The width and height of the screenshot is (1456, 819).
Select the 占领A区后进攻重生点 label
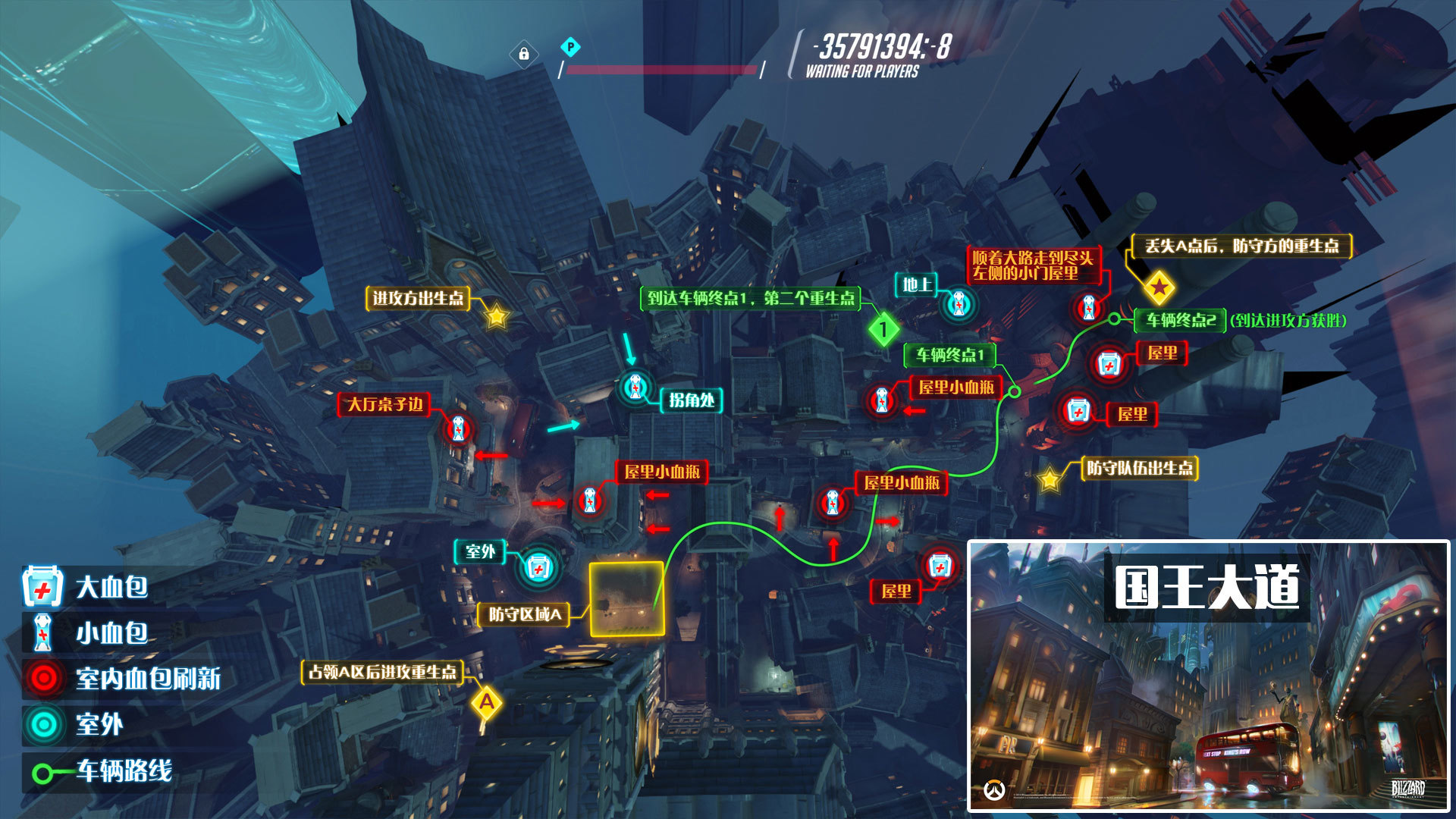382,672
